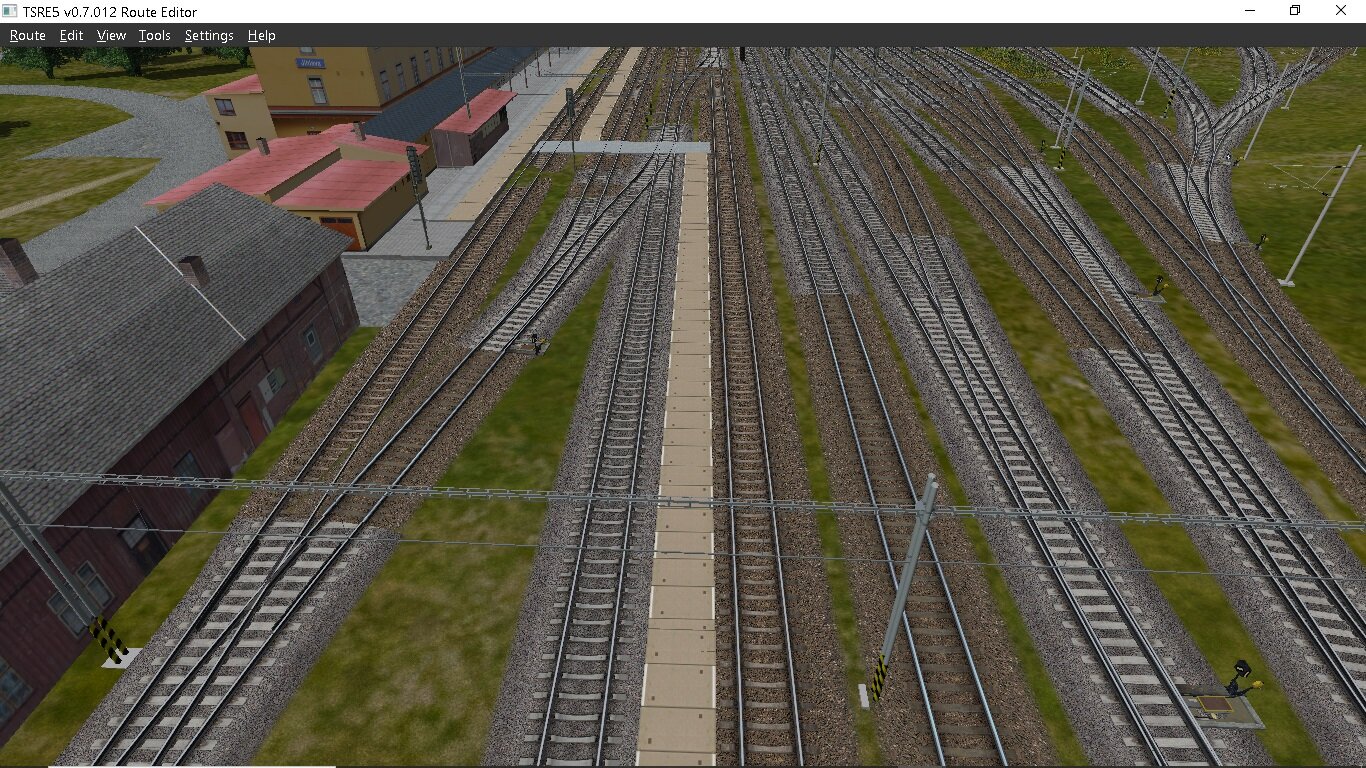
Task: Open the Tools menu
Action: (x=154, y=35)
